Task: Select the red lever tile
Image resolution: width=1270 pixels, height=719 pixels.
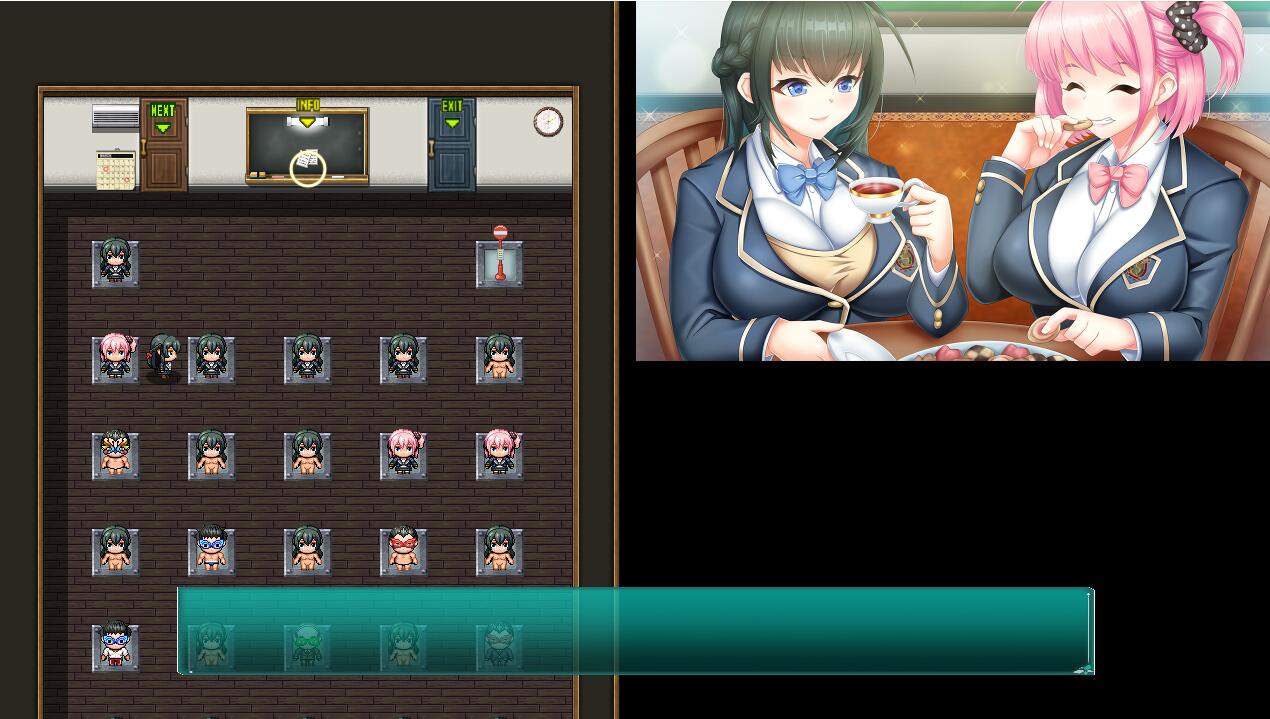Action: 499,263
